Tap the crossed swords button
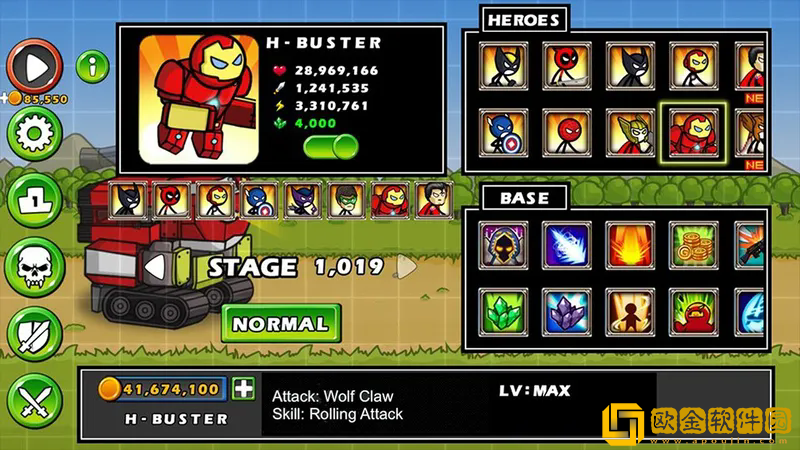 (34, 400)
